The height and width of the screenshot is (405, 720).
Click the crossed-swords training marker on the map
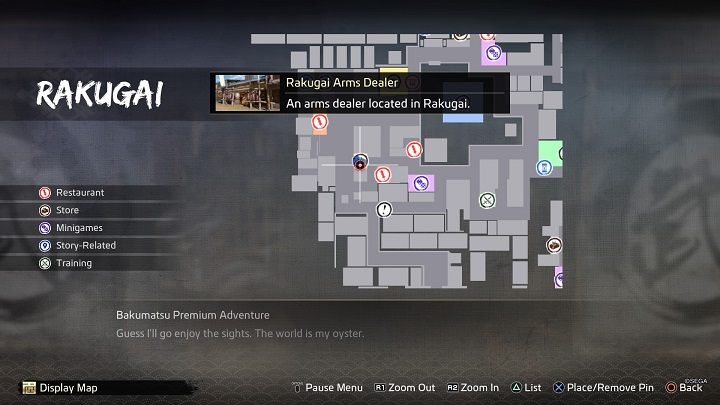click(487, 199)
